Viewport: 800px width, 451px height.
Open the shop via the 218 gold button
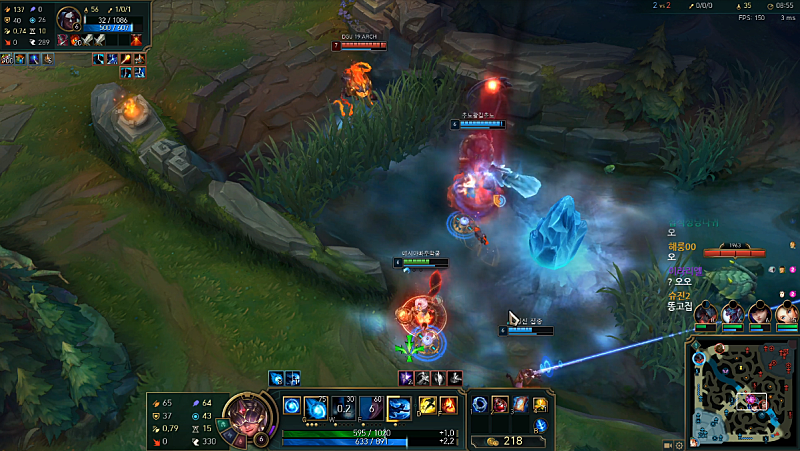(504, 440)
